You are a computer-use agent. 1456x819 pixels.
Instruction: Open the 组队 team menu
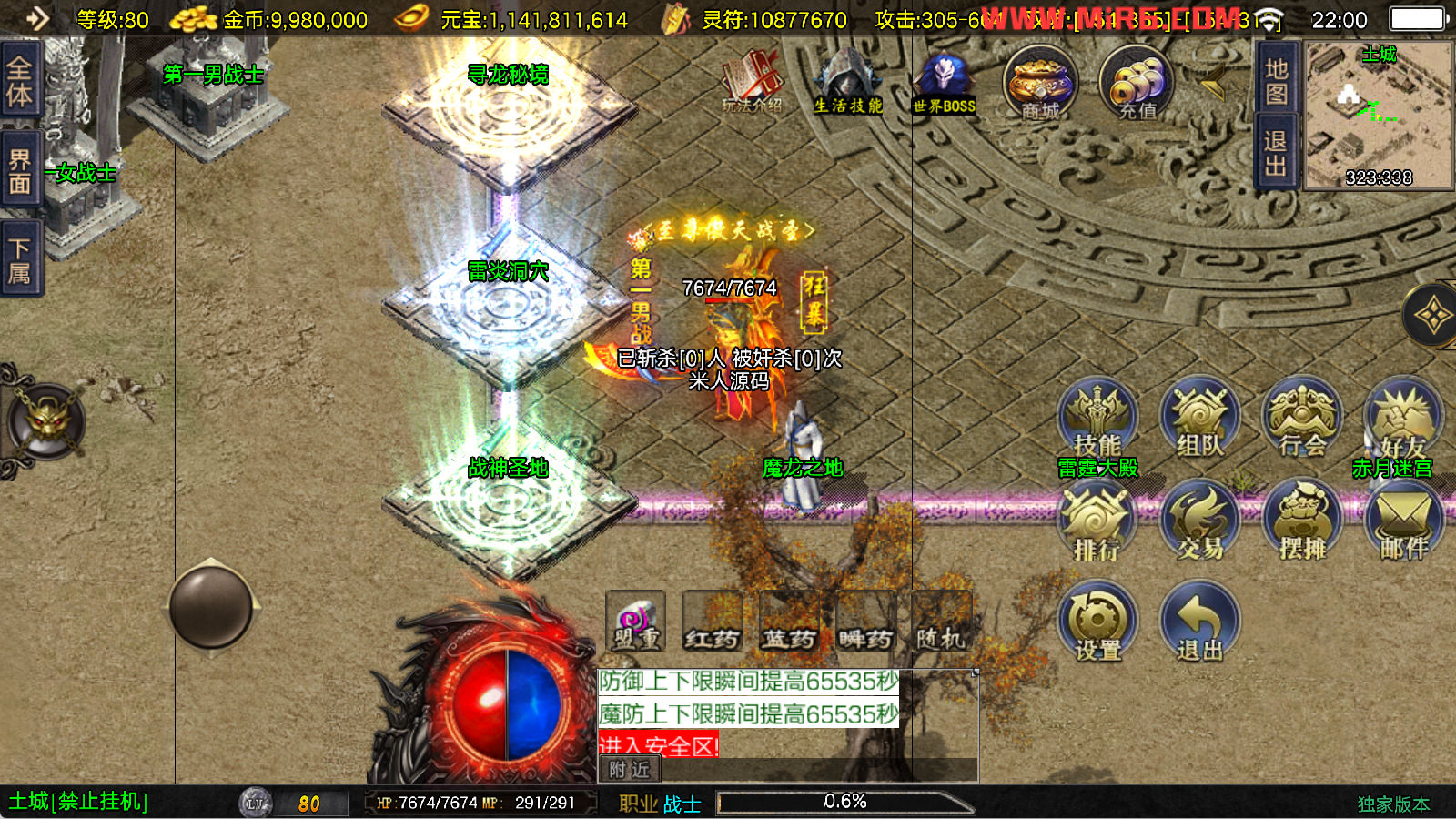coord(1200,419)
